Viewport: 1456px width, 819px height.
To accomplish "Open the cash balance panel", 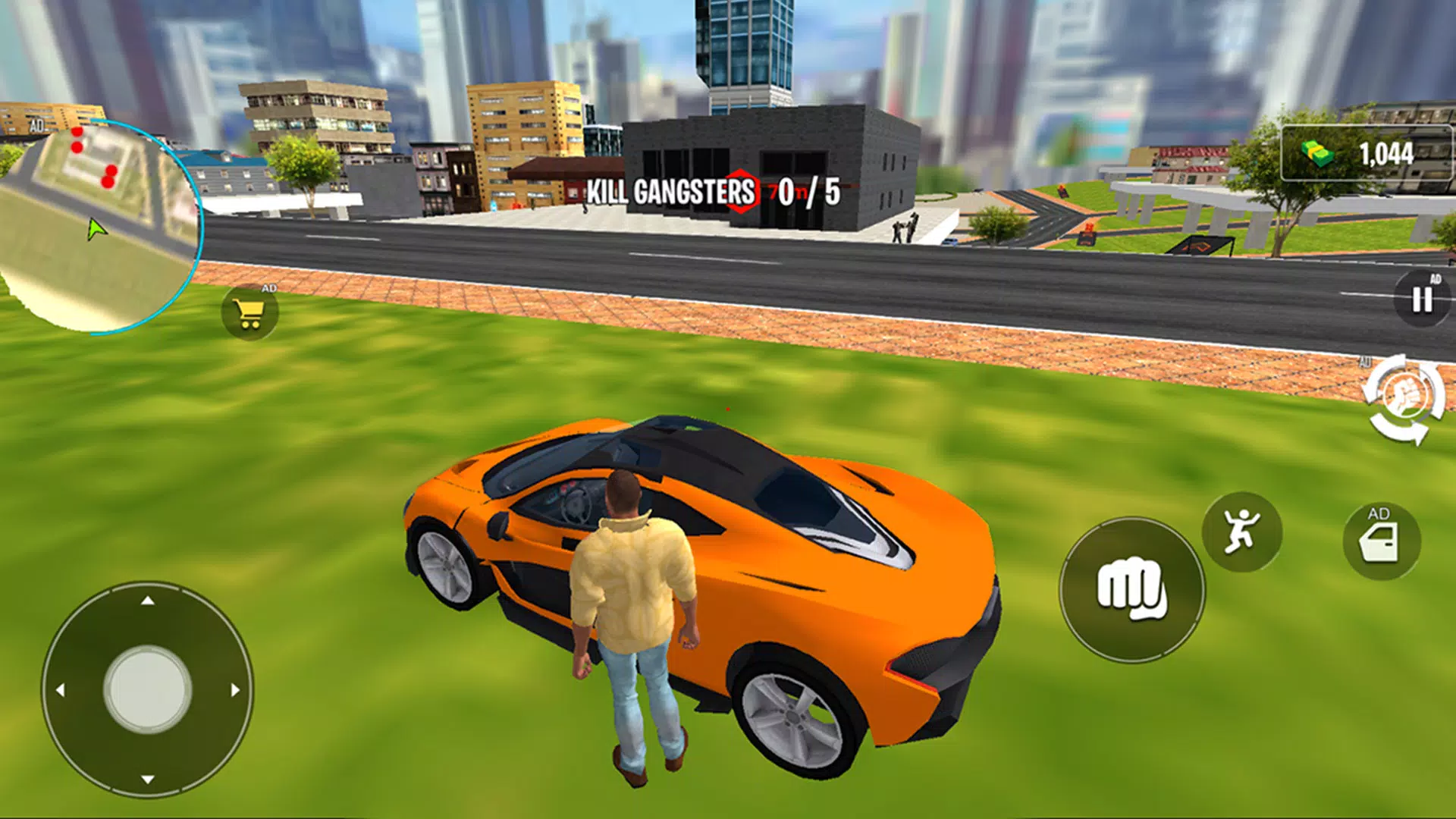I will [1366, 154].
